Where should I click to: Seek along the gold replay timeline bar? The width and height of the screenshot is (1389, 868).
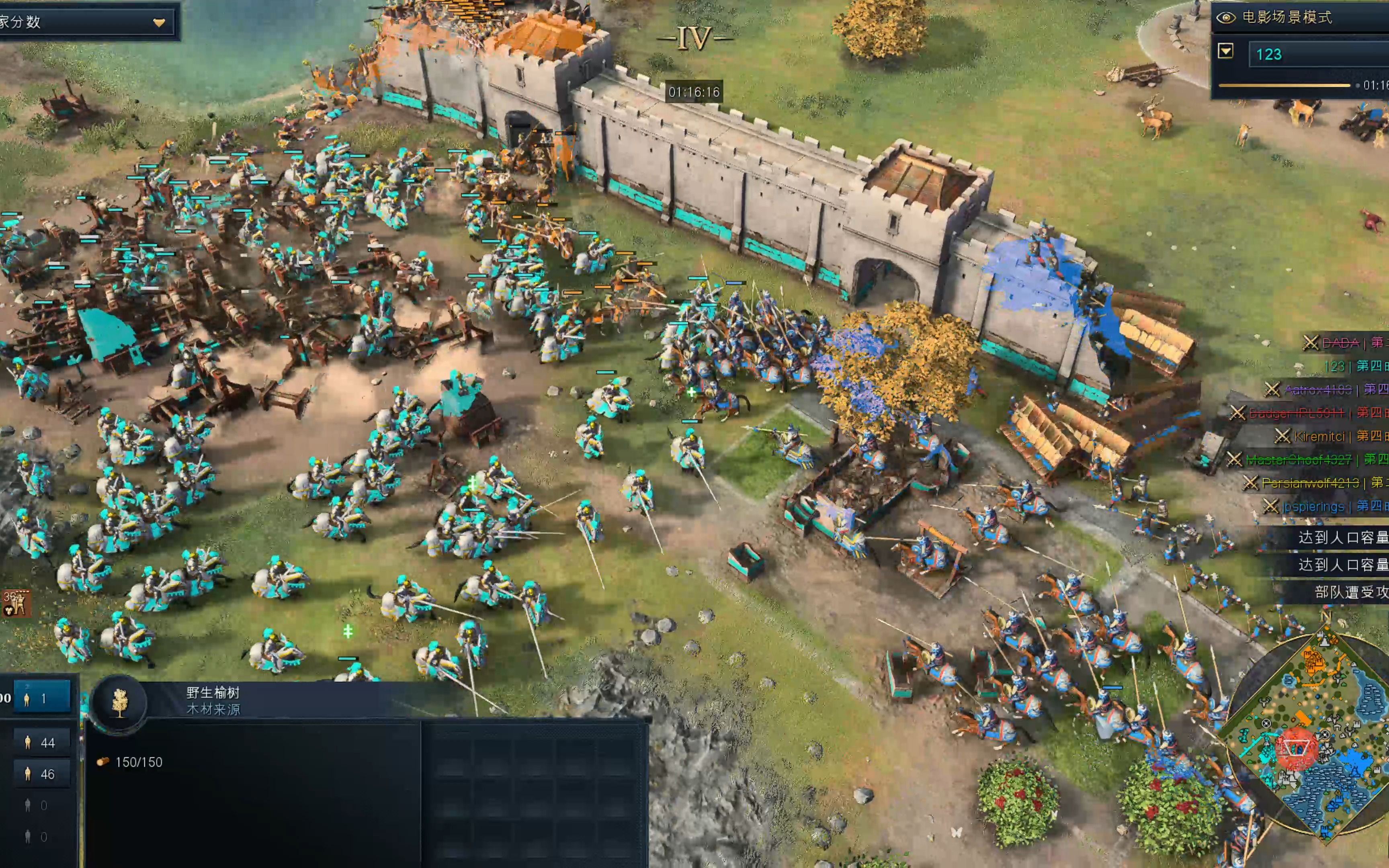(1284, 86)
